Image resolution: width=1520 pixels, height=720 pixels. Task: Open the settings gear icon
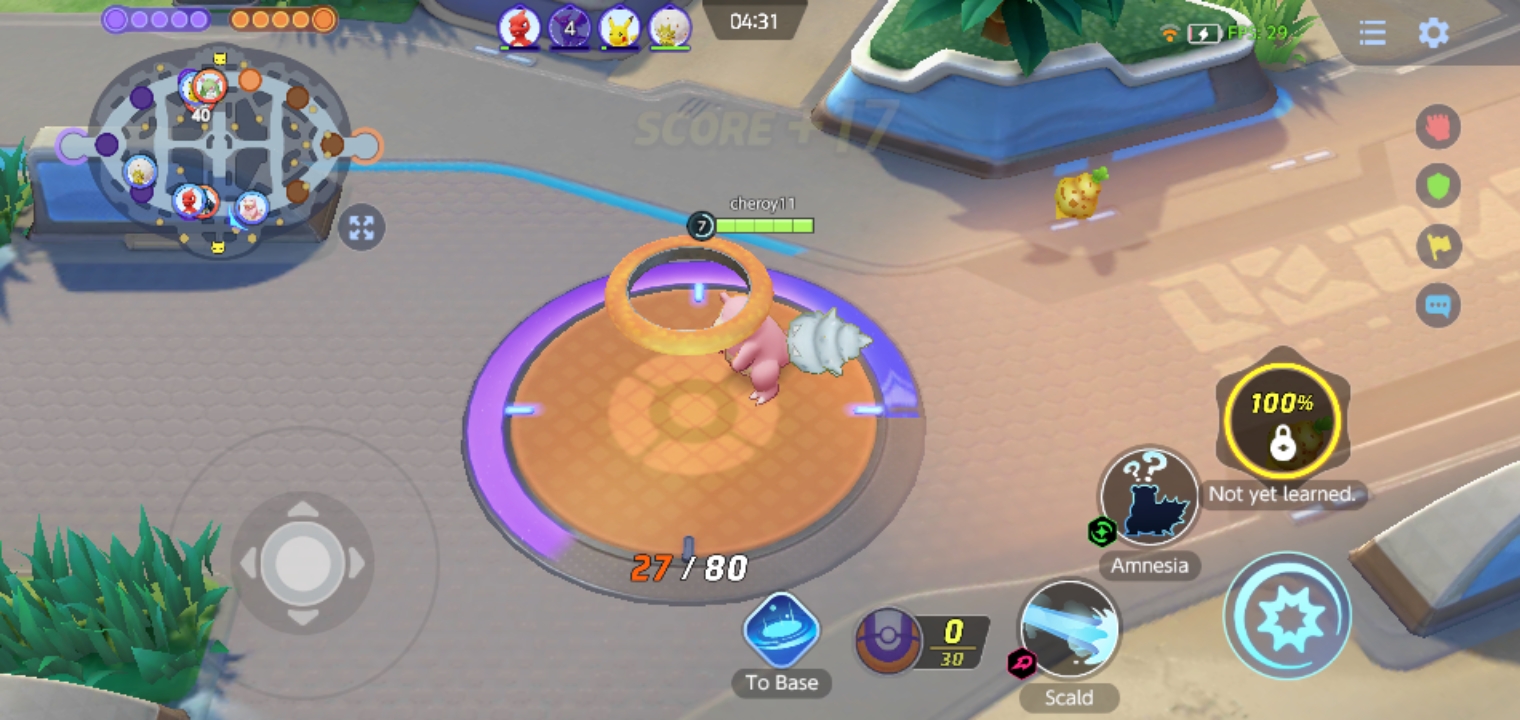(1433, 33)
